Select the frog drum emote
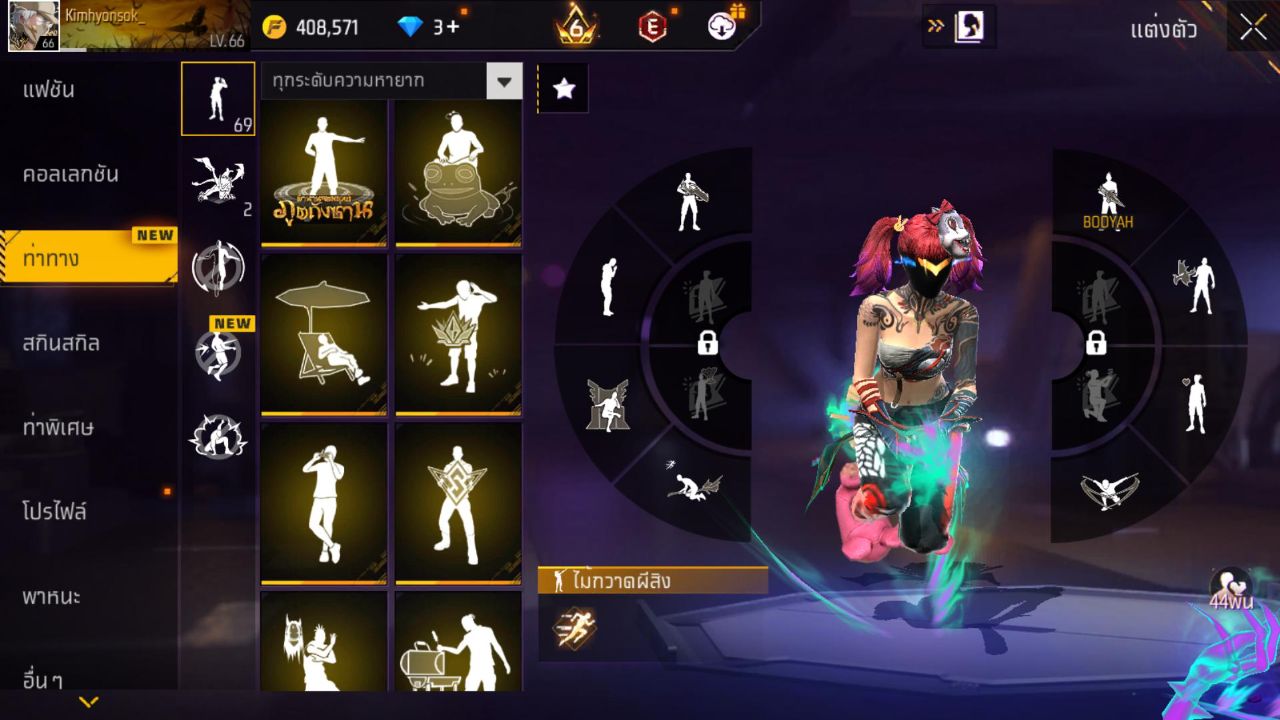 [458, 172]
